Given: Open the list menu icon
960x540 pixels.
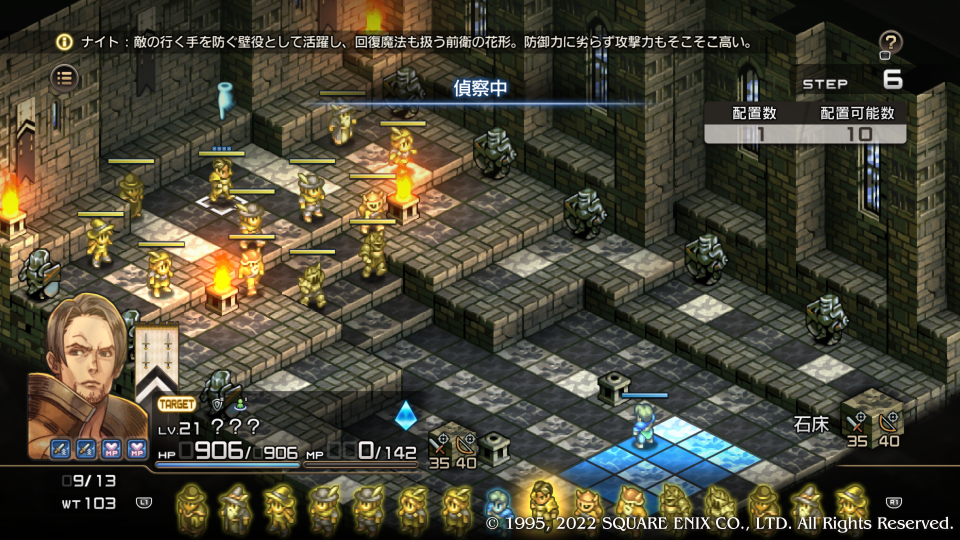Looking at the screenshot, I should [65, 76].
